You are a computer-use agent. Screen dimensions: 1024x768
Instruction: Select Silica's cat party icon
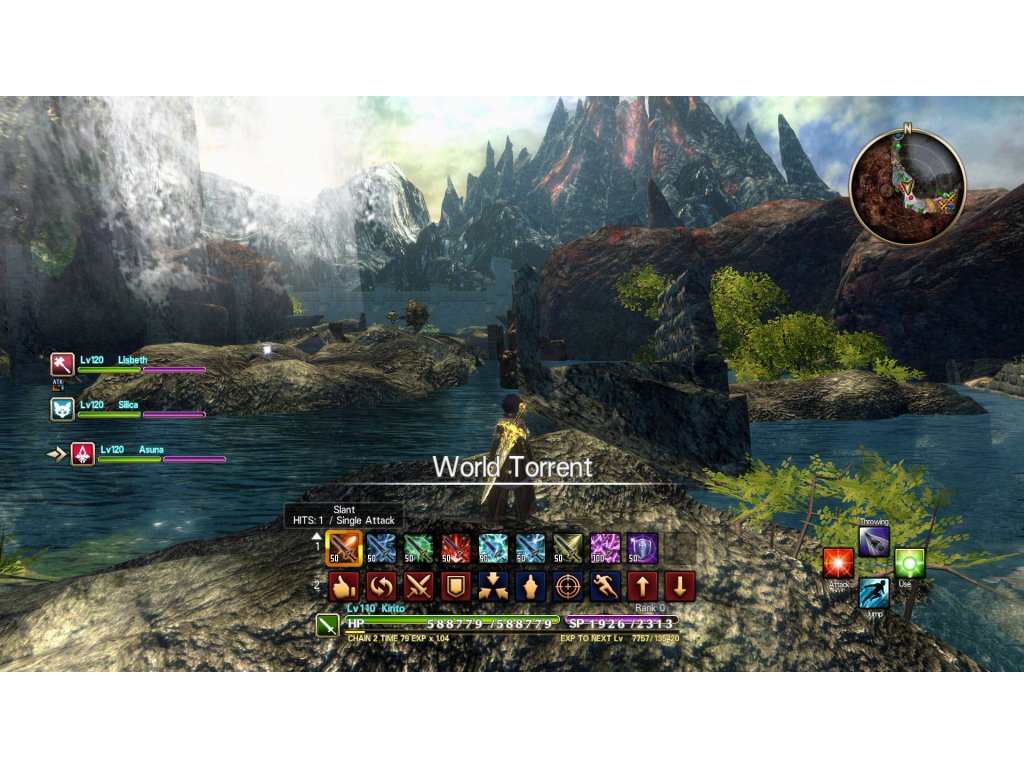click(x=62, y=409)
